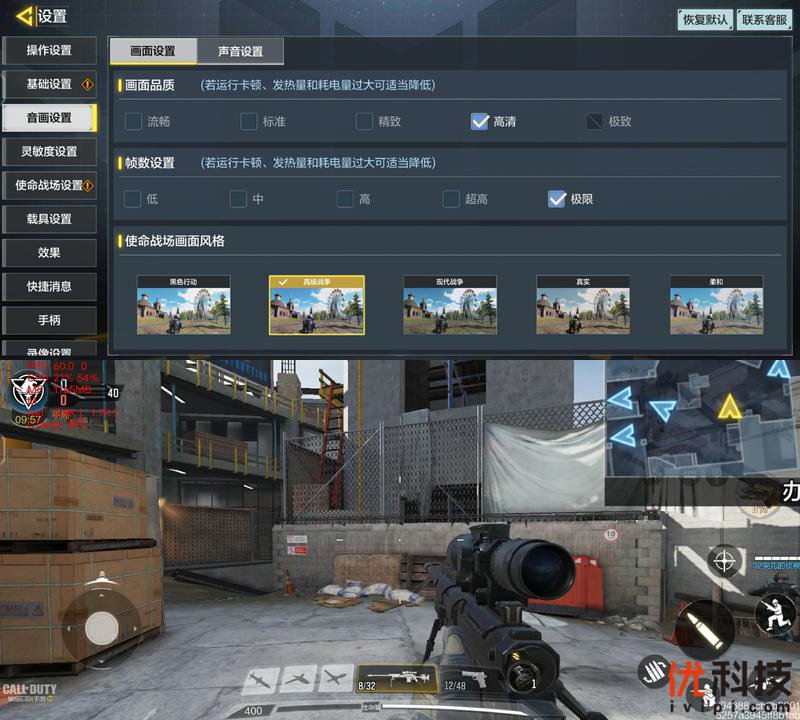Select the 手柄 controller settings
The image size is (800, 720).
pos(49,320)
